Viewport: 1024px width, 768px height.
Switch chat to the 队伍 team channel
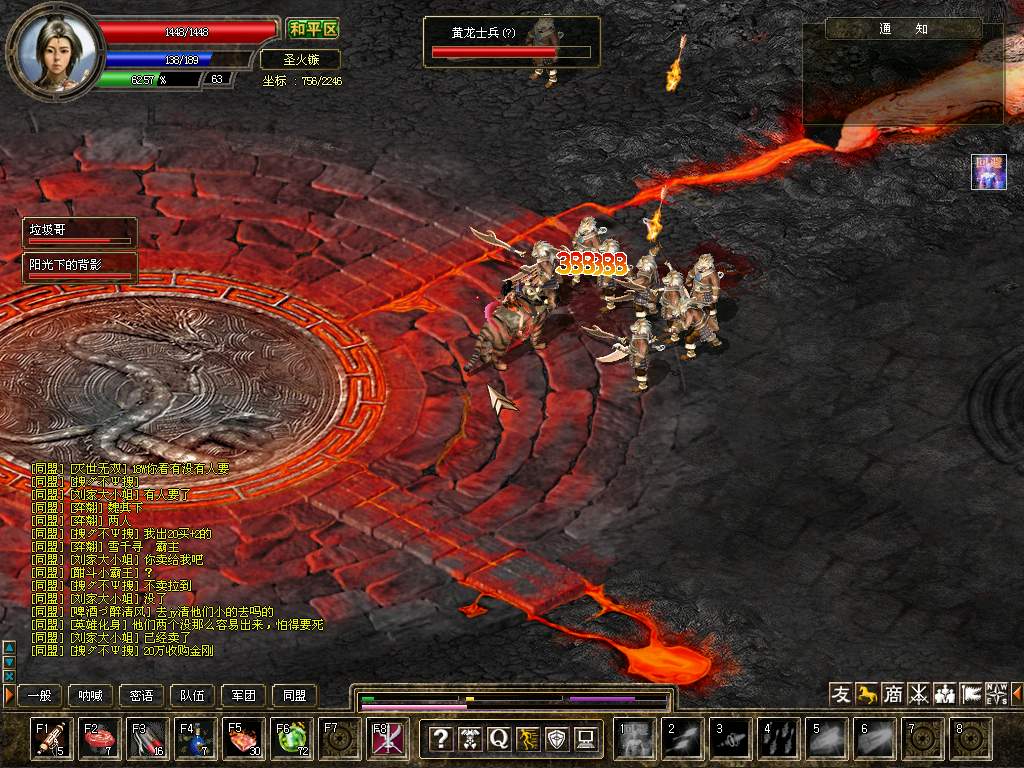tap(193, 695)
